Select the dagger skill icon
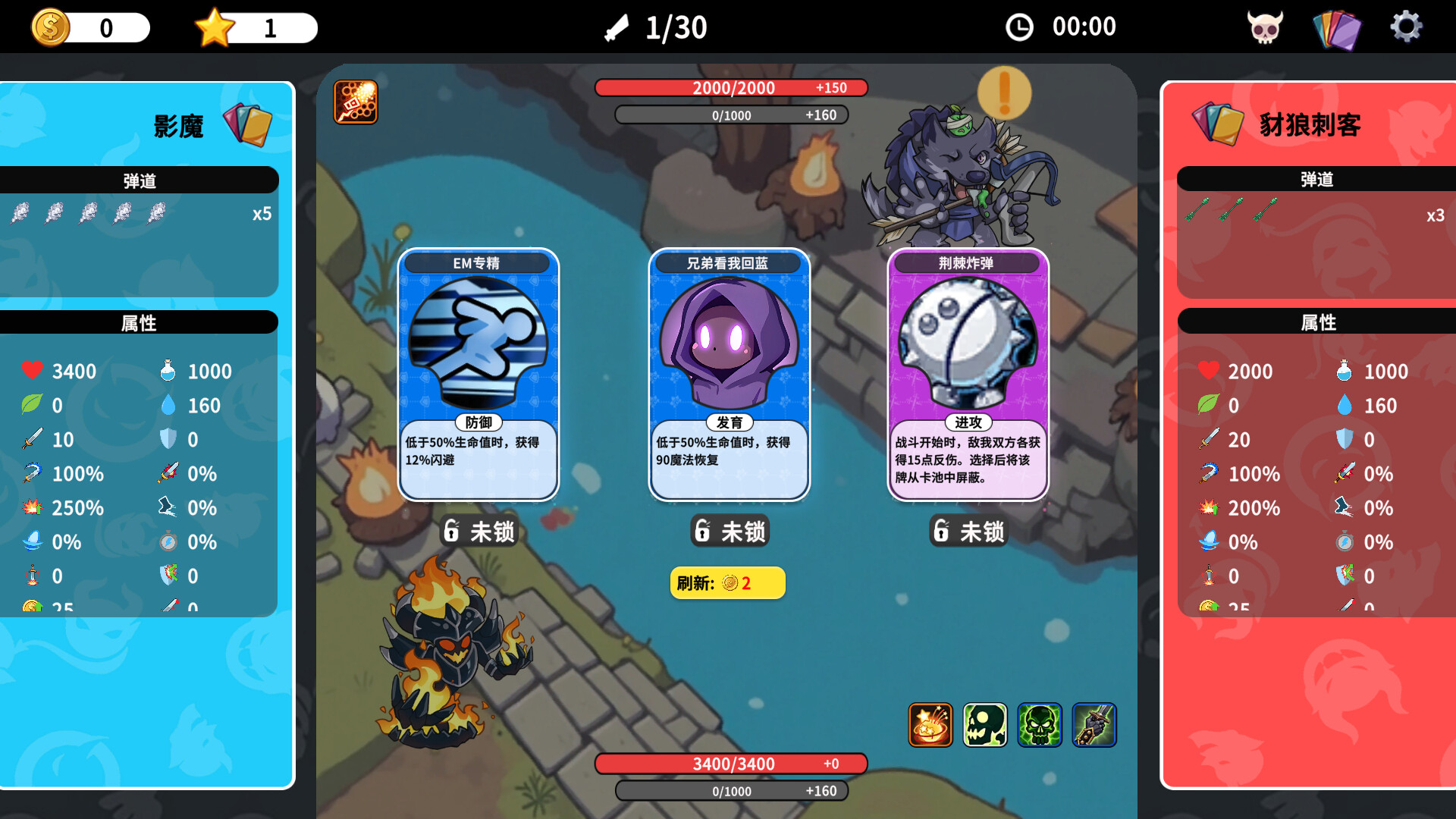Screen dimensions: 1456x819 [1094, 726]
